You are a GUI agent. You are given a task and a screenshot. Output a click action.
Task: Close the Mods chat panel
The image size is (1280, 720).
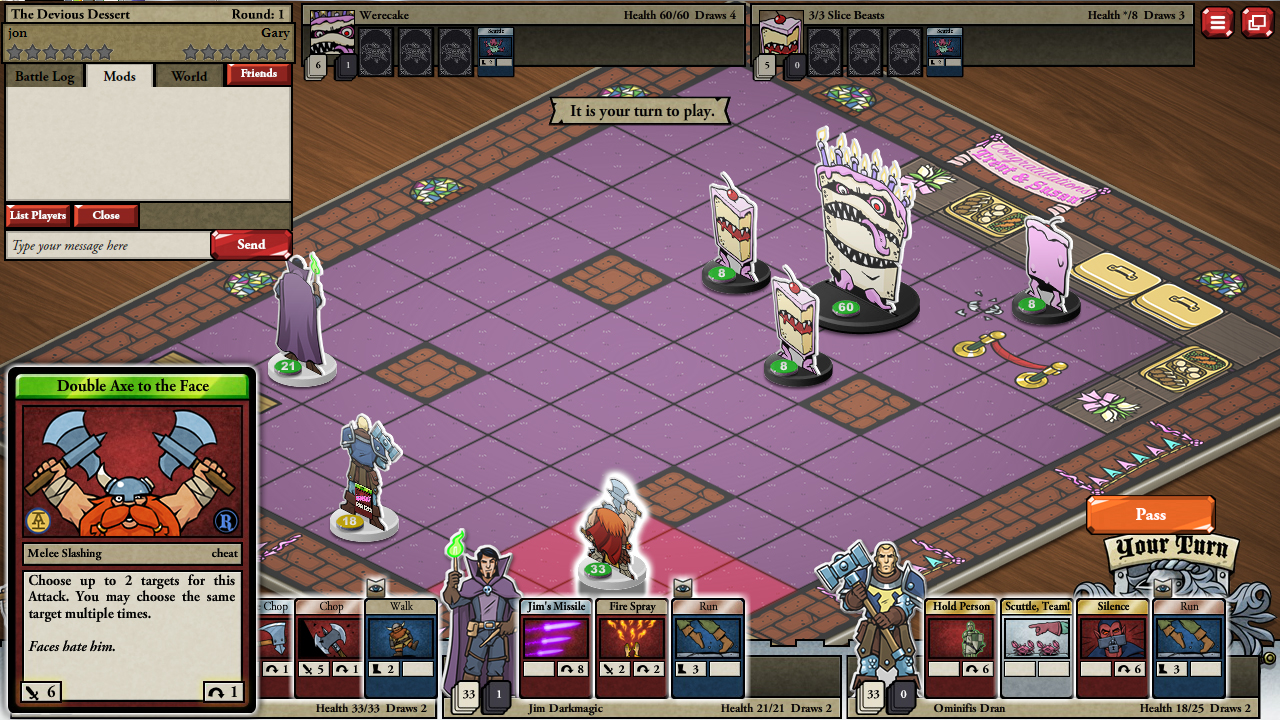pos(105,215)
